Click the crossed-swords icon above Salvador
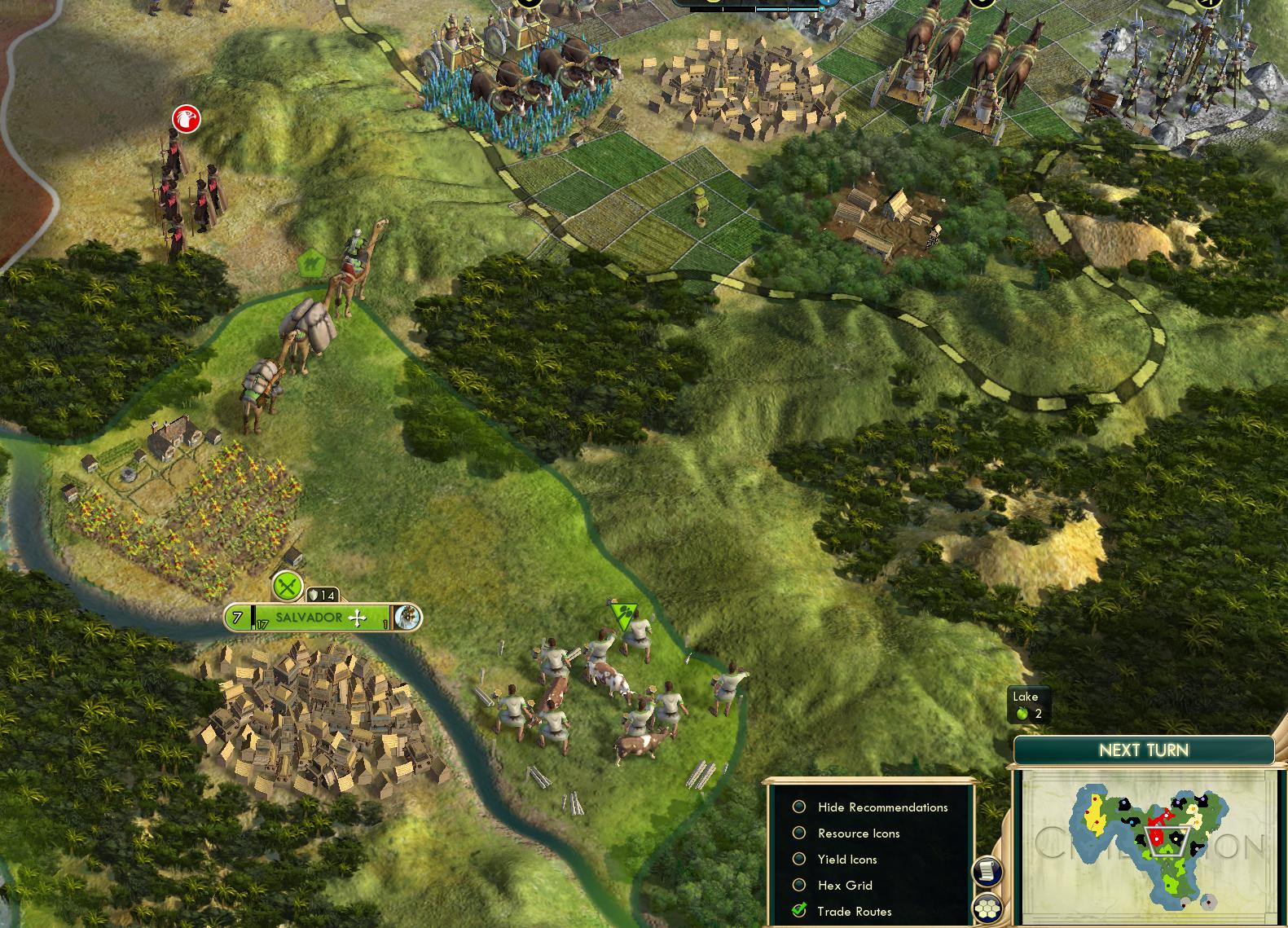 pos(287,585)
